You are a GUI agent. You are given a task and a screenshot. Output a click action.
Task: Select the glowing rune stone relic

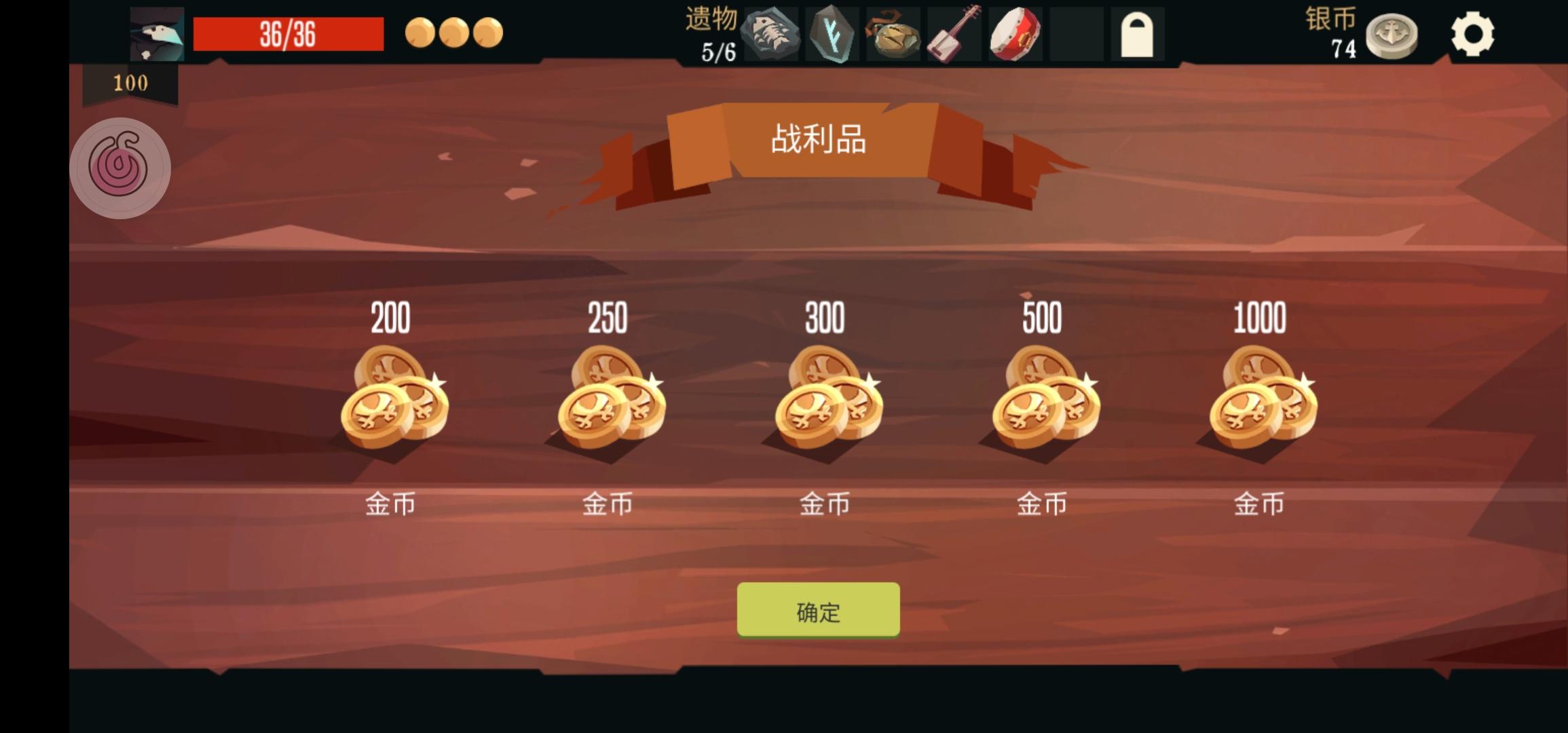pyautogui.click(x=833, y=33)
